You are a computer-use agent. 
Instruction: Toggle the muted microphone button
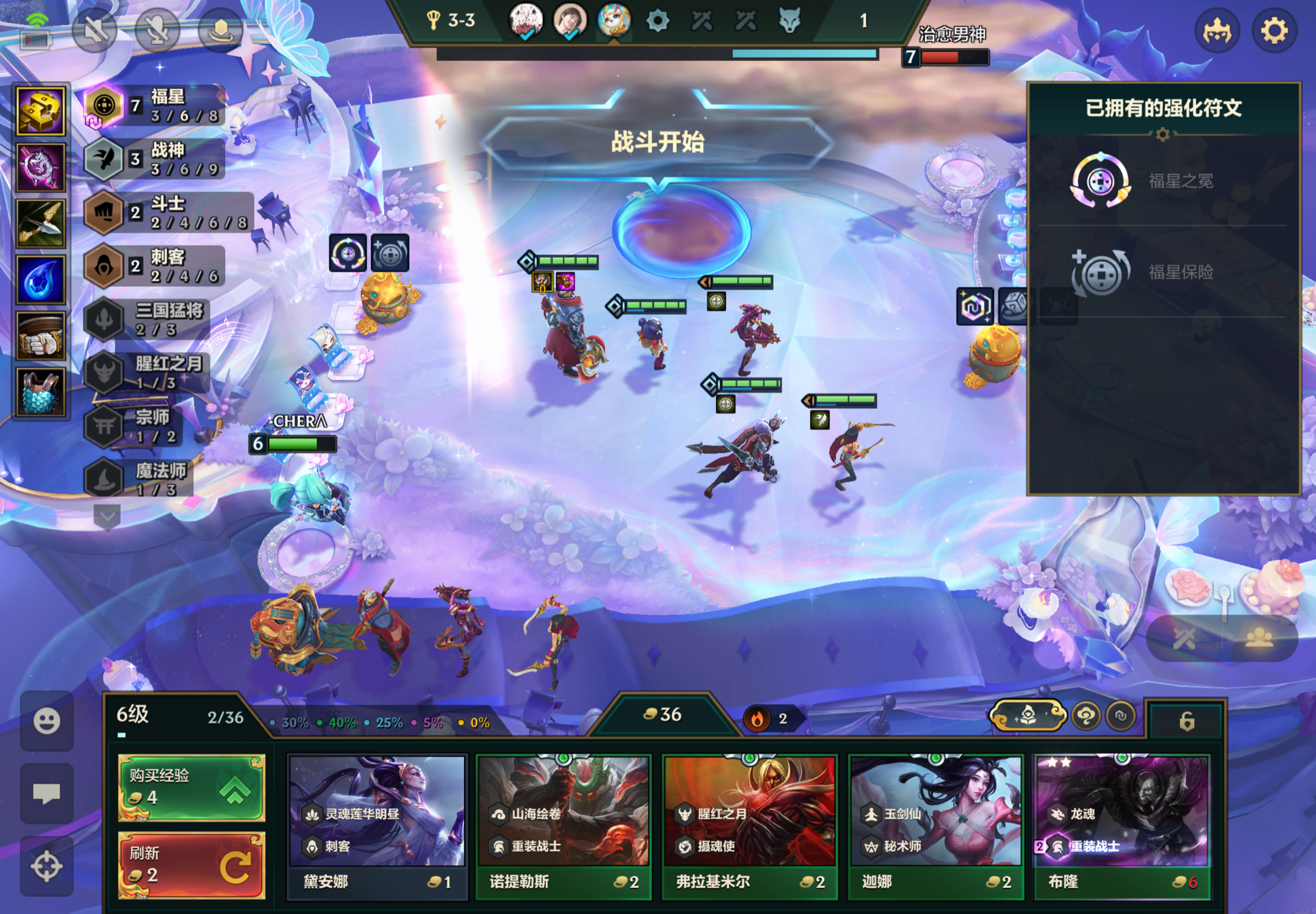[157, 29]
